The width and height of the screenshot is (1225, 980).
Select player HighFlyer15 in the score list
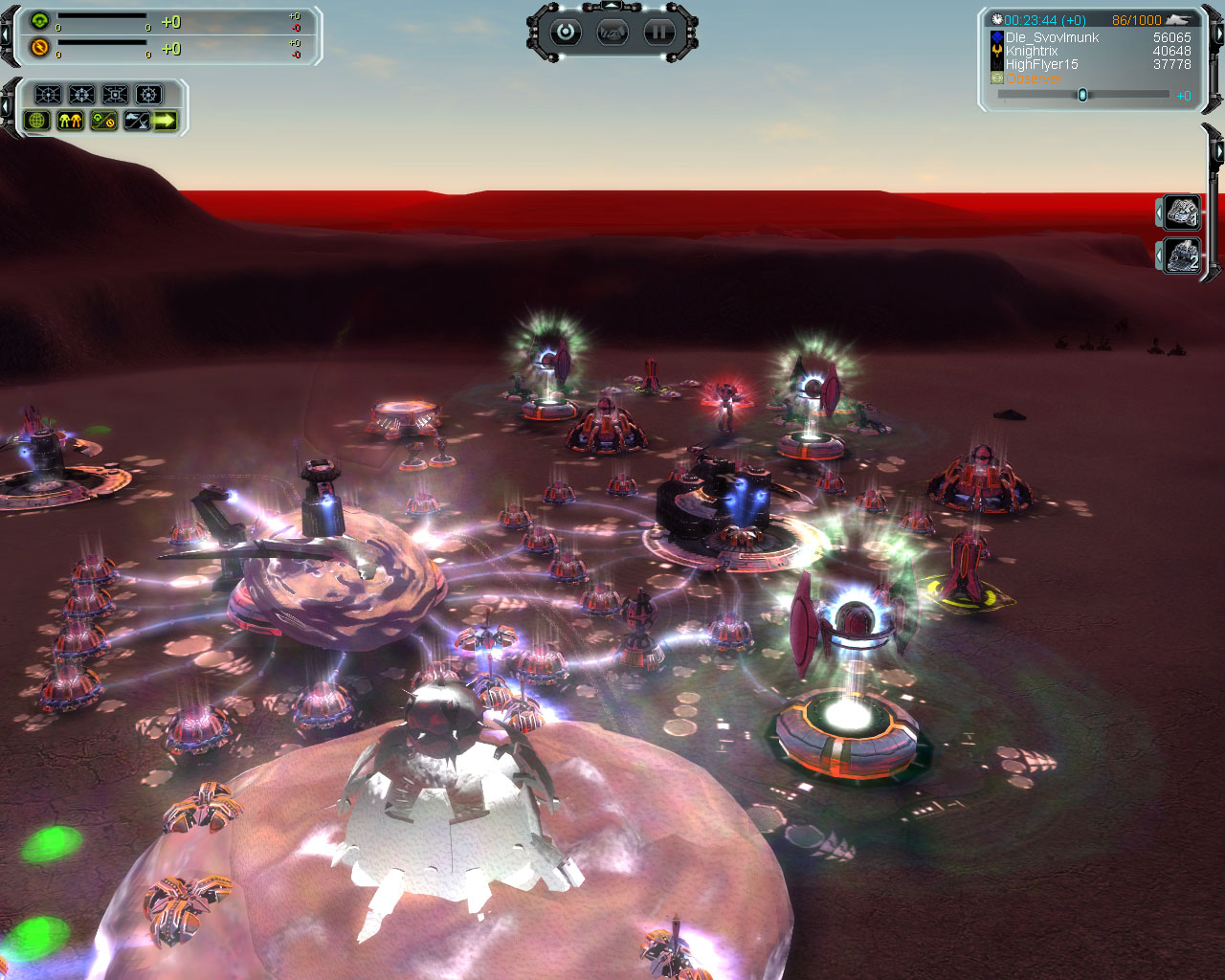tap(1041, 64)
